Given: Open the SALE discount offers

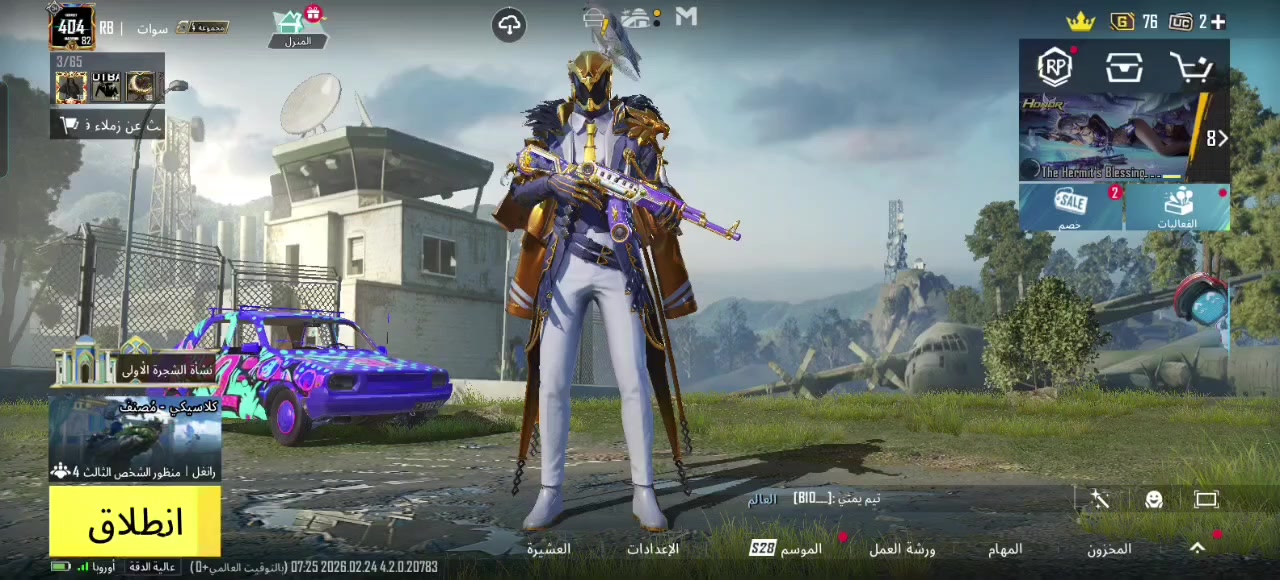Looking at the screenshot, I should pyautogui.click(x=1071, y=207).
